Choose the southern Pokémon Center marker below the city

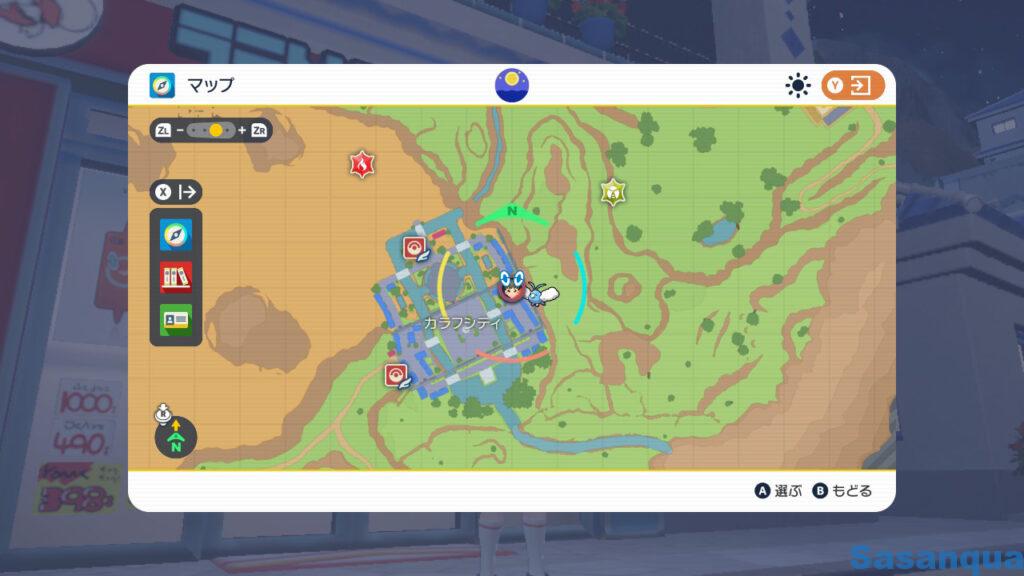[x=397, y=375]
